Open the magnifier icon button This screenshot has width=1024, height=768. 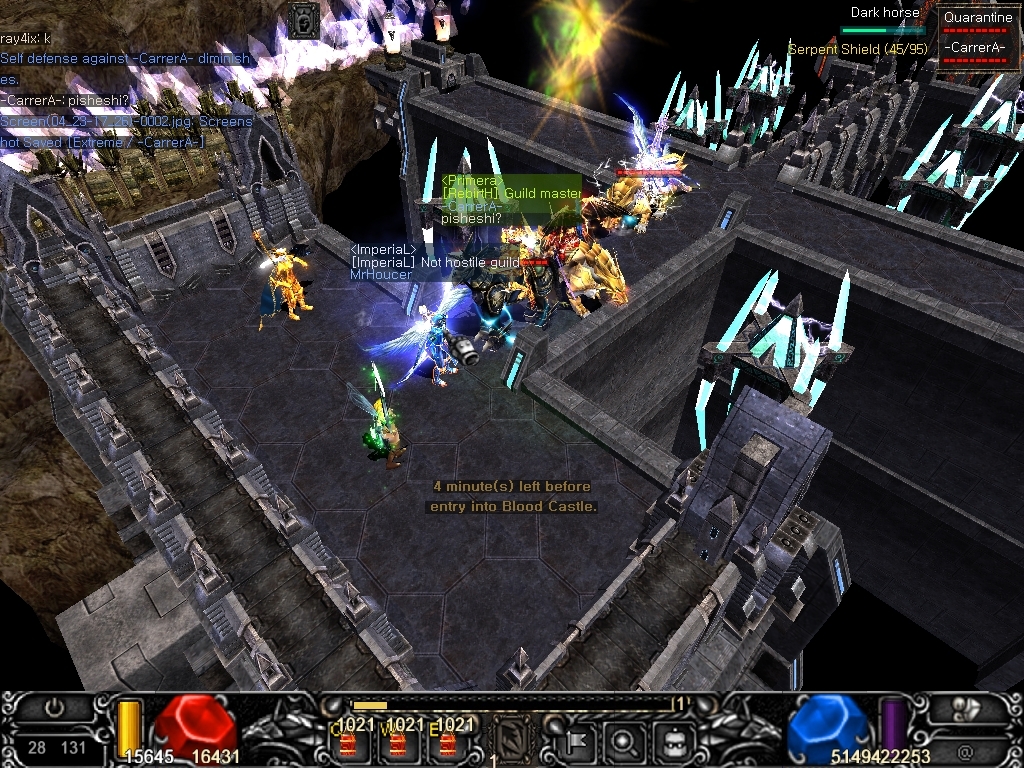click(x=624, y=741)
